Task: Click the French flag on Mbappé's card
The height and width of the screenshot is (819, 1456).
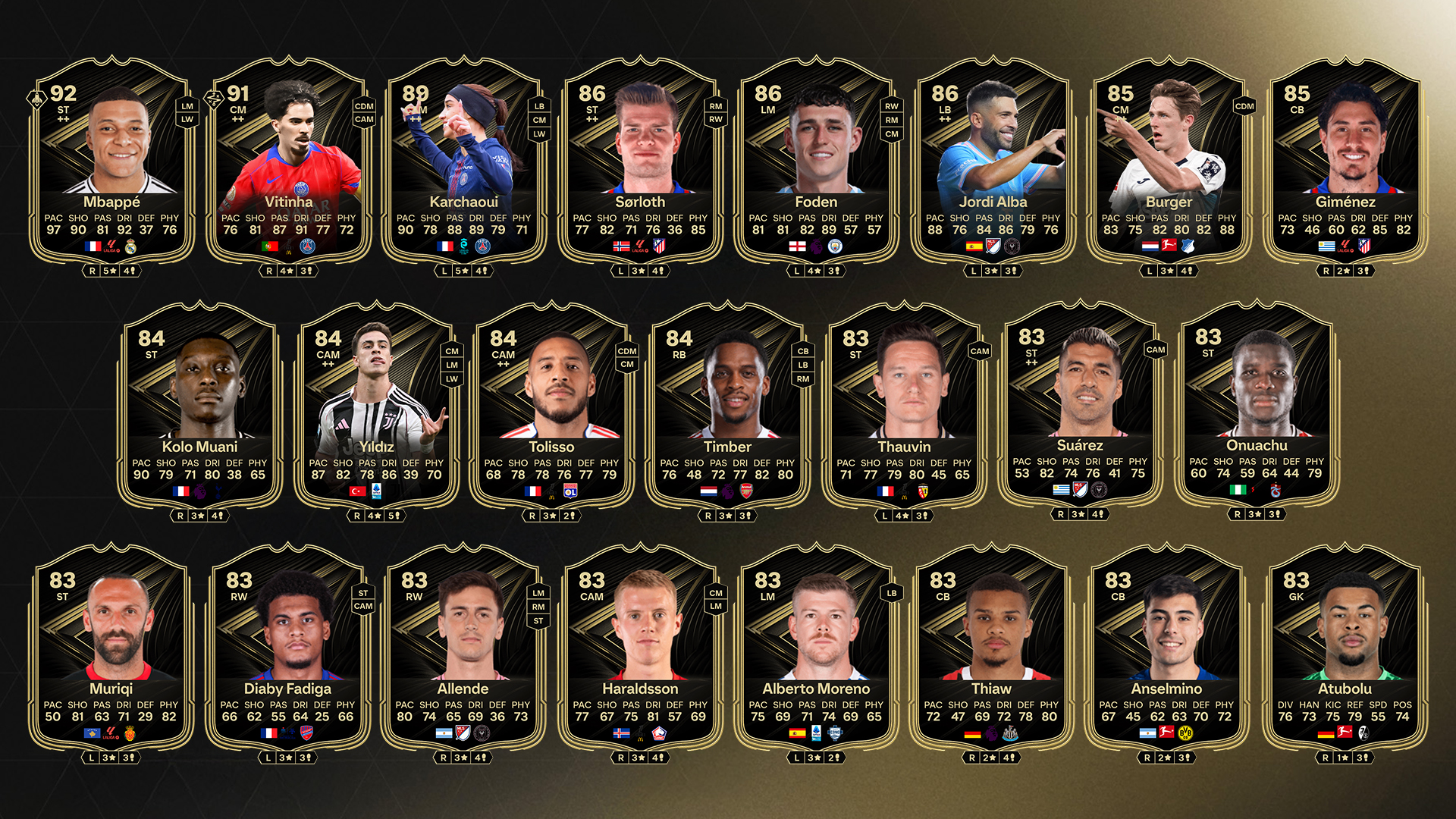Action: [x=93, y=246]
